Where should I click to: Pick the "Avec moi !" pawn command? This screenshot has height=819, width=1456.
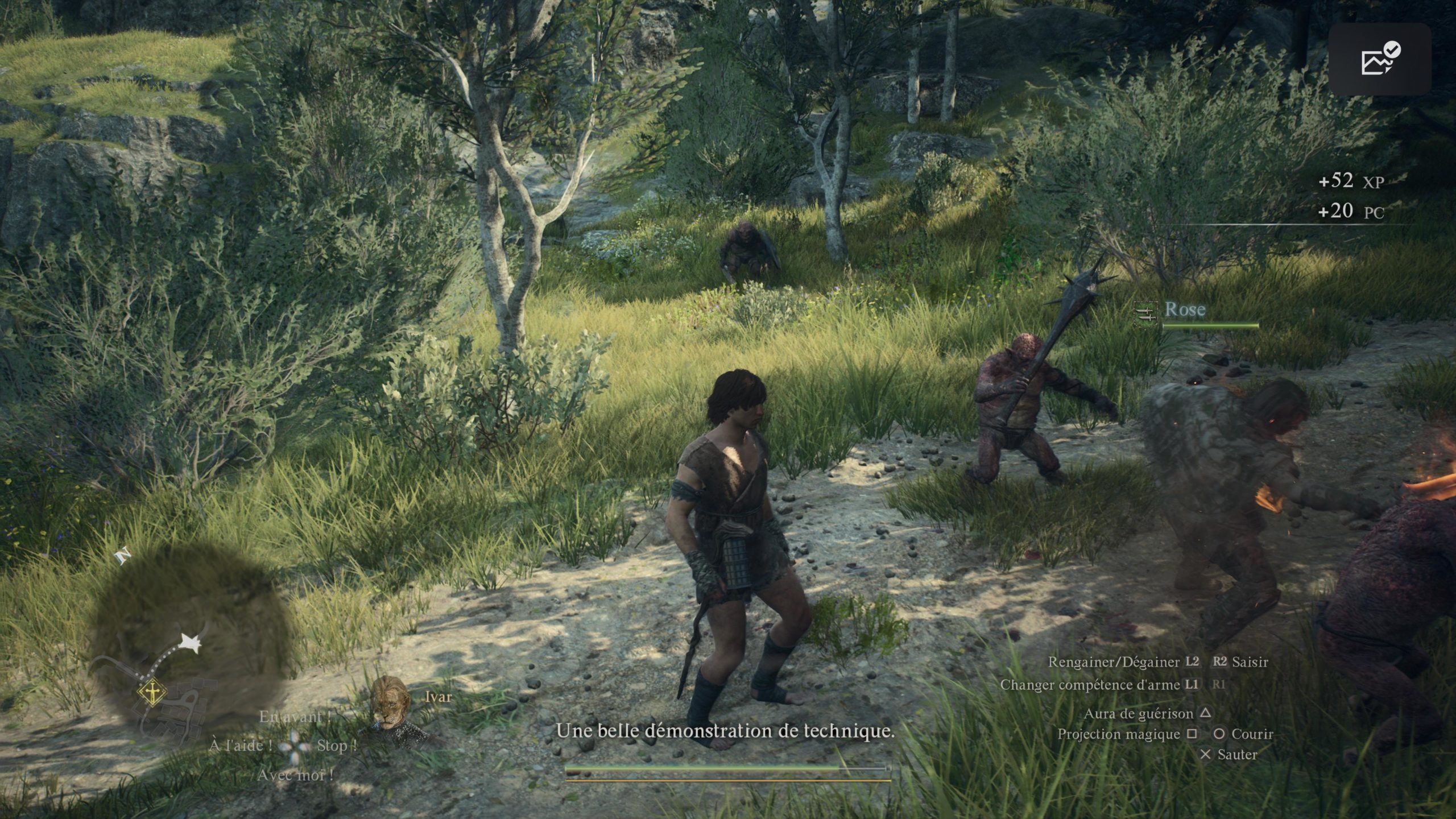295,775
